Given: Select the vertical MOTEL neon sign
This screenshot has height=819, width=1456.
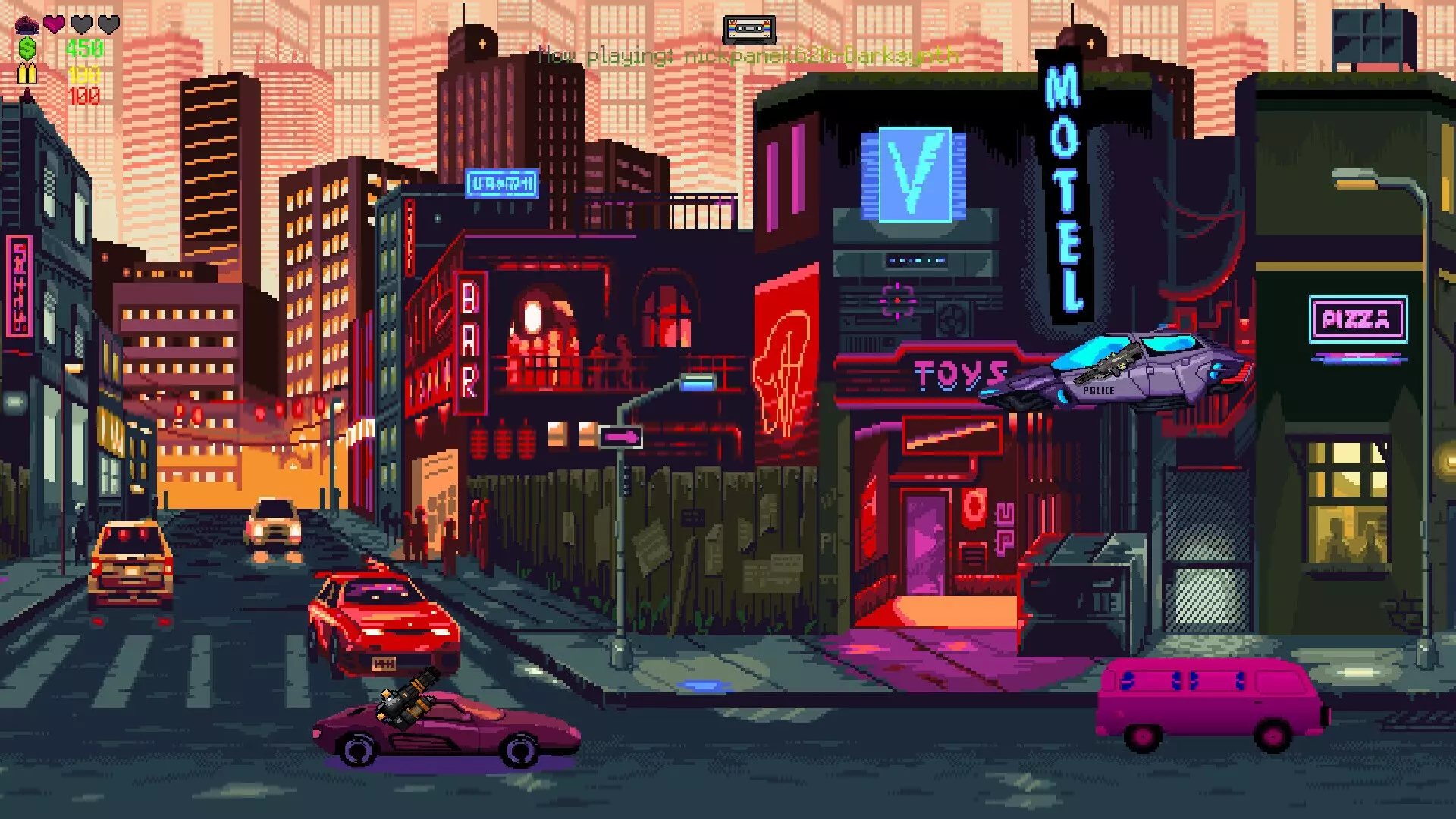Looking at the screenshot, I should click(x=1065, y=186).
